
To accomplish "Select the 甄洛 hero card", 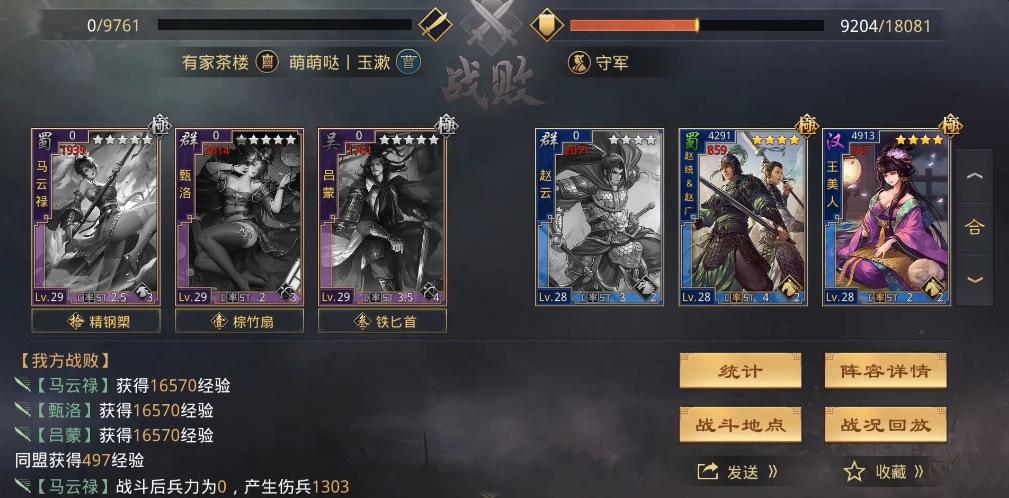I will 239,216.
